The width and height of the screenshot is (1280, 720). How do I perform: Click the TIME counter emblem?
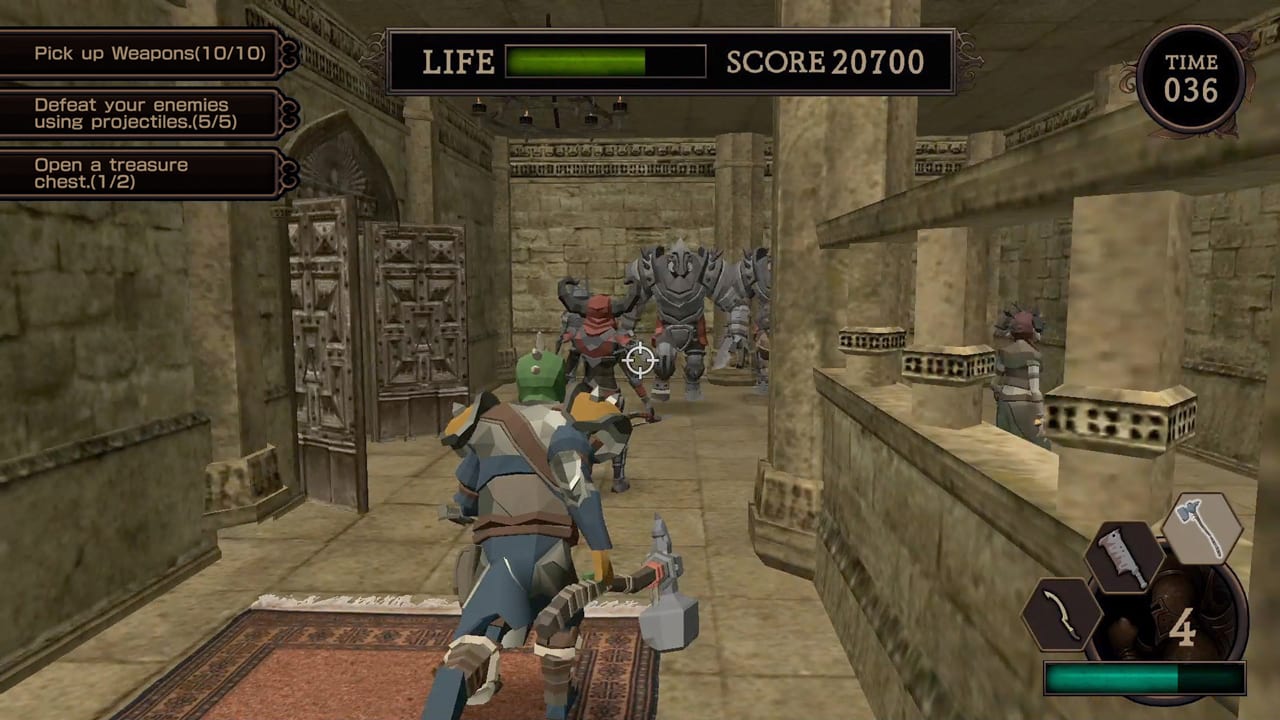[x=1192, y=75]
